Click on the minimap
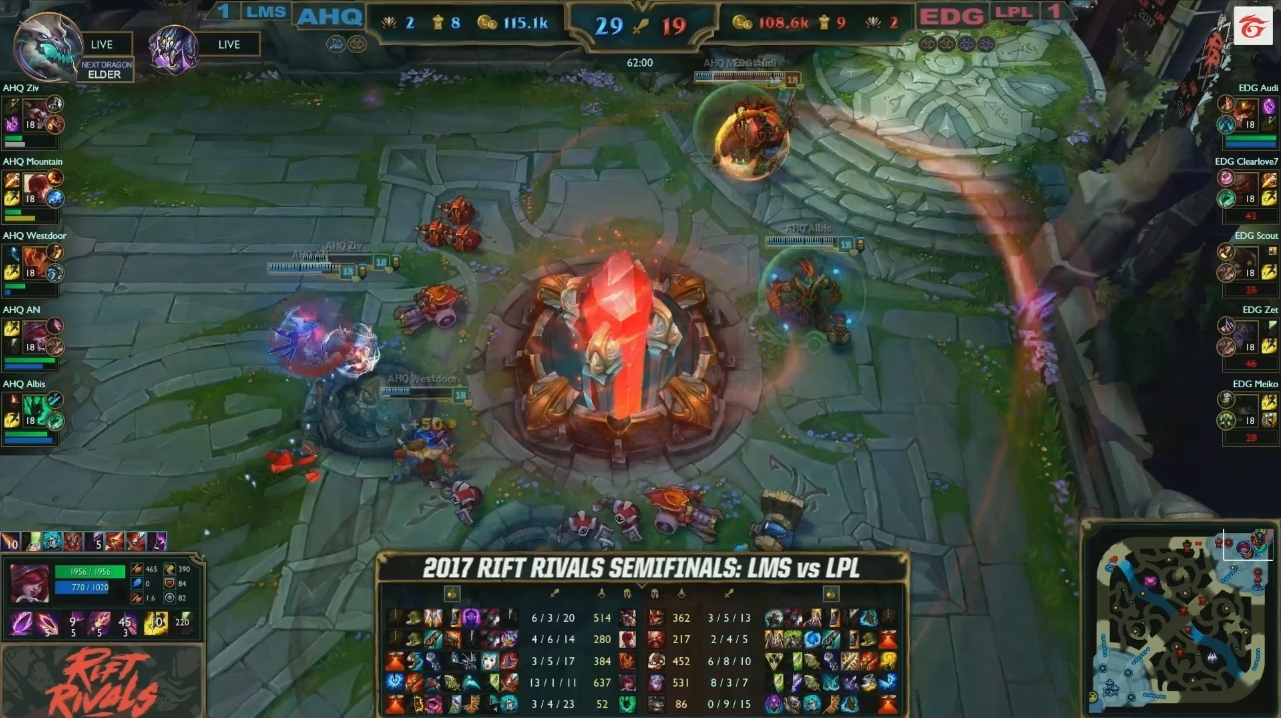 [1178, 618]
